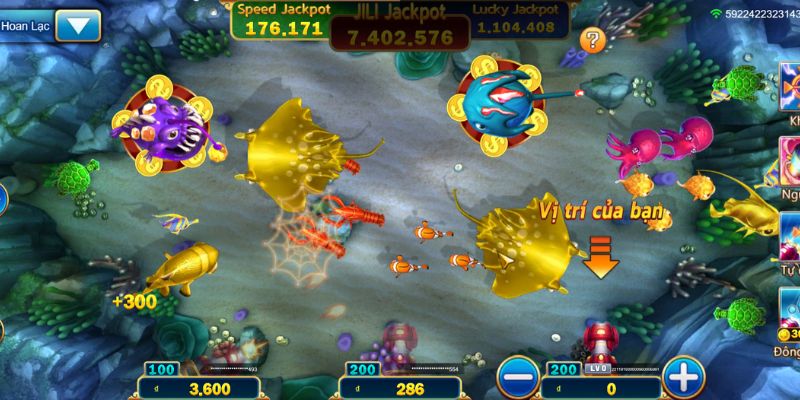Tap the Lucky Jackpot display

pyautogui.click(x=518, y=20)
